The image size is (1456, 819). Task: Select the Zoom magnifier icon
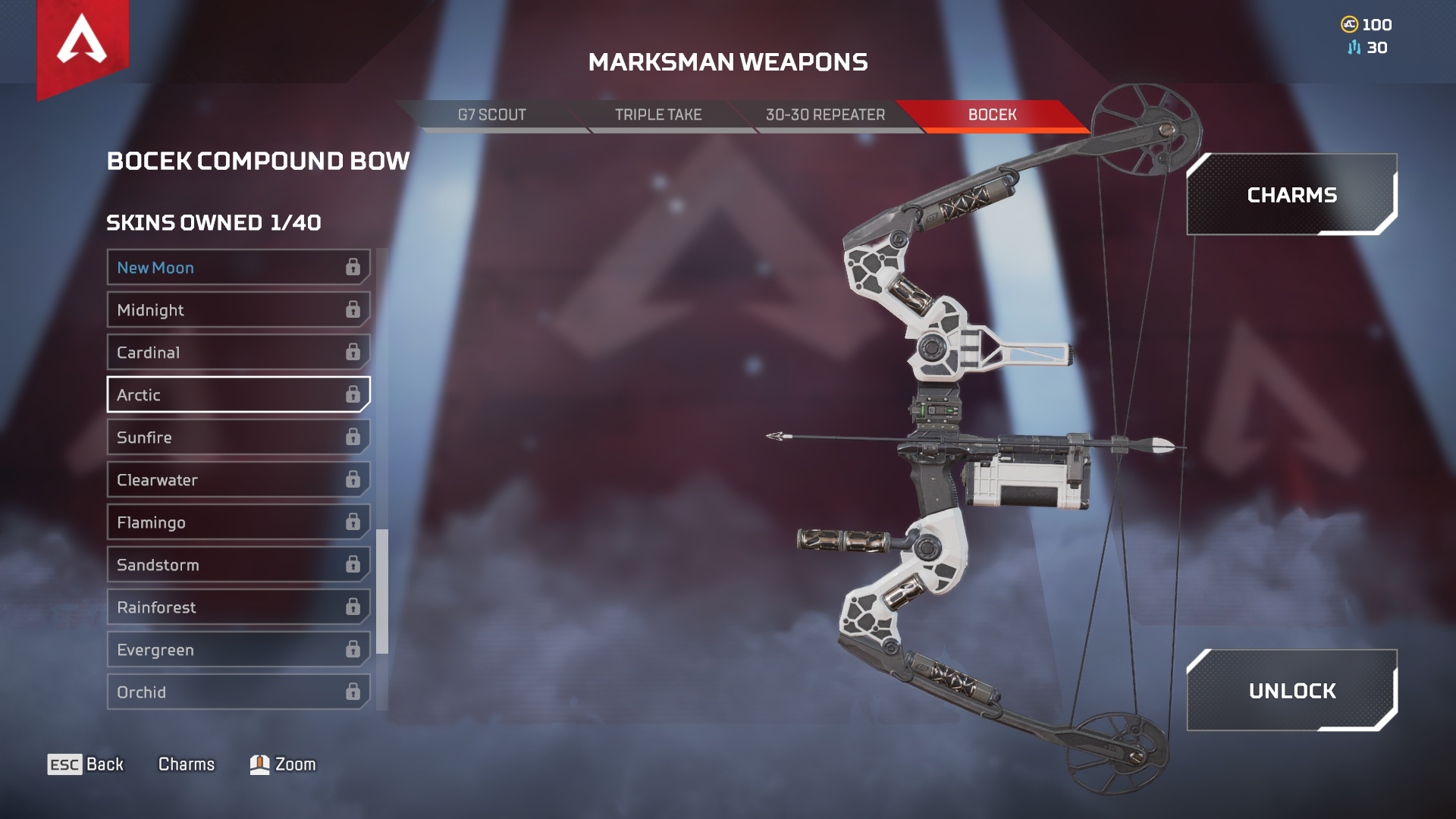pyautogui.click(x=259, y=764)
